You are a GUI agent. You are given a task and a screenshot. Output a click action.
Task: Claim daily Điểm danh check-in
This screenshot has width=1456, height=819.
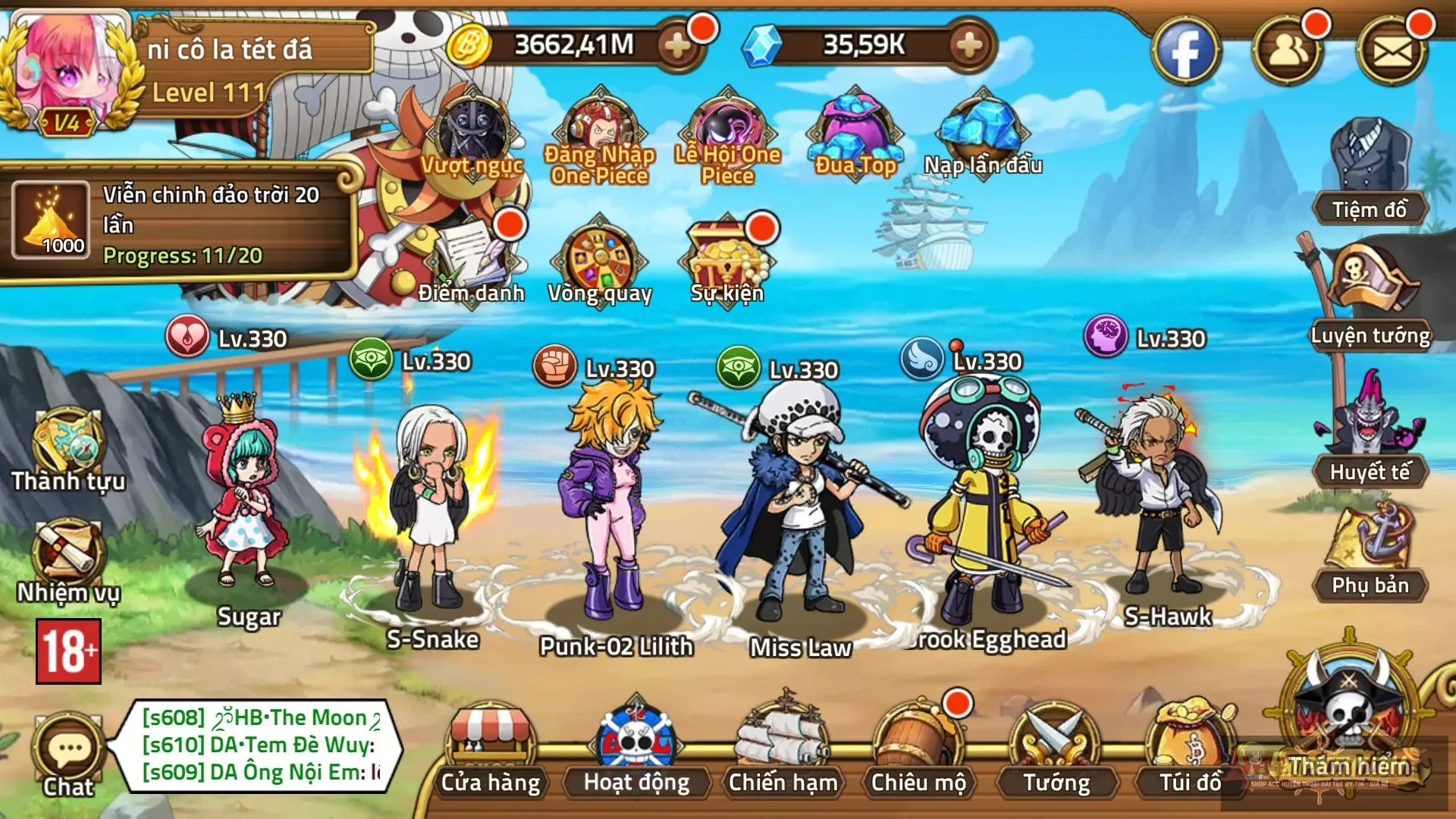472,262
